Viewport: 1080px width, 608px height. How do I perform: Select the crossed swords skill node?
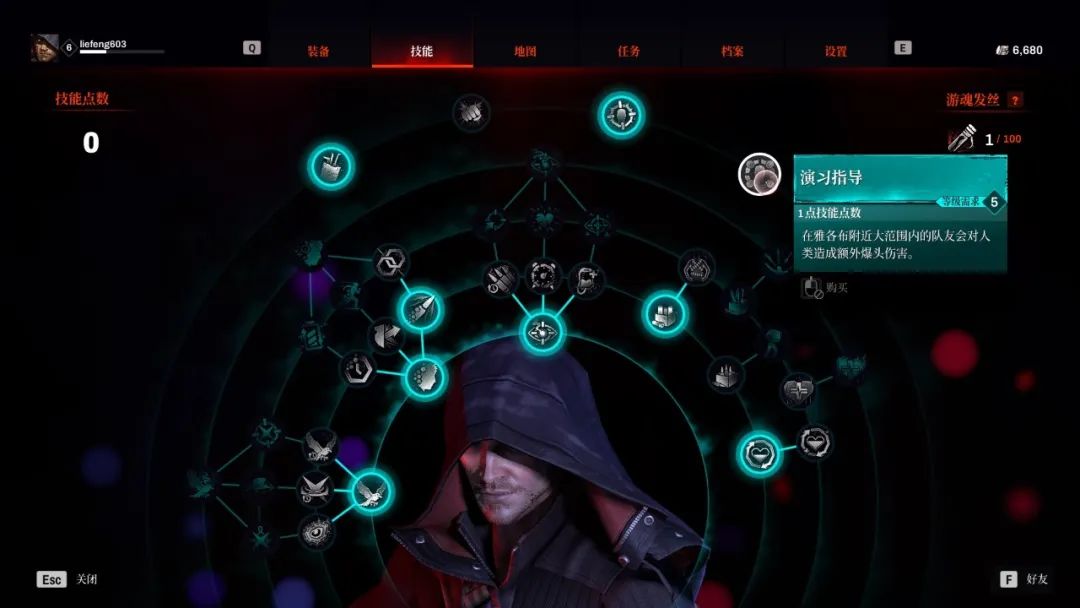[315, 488]
